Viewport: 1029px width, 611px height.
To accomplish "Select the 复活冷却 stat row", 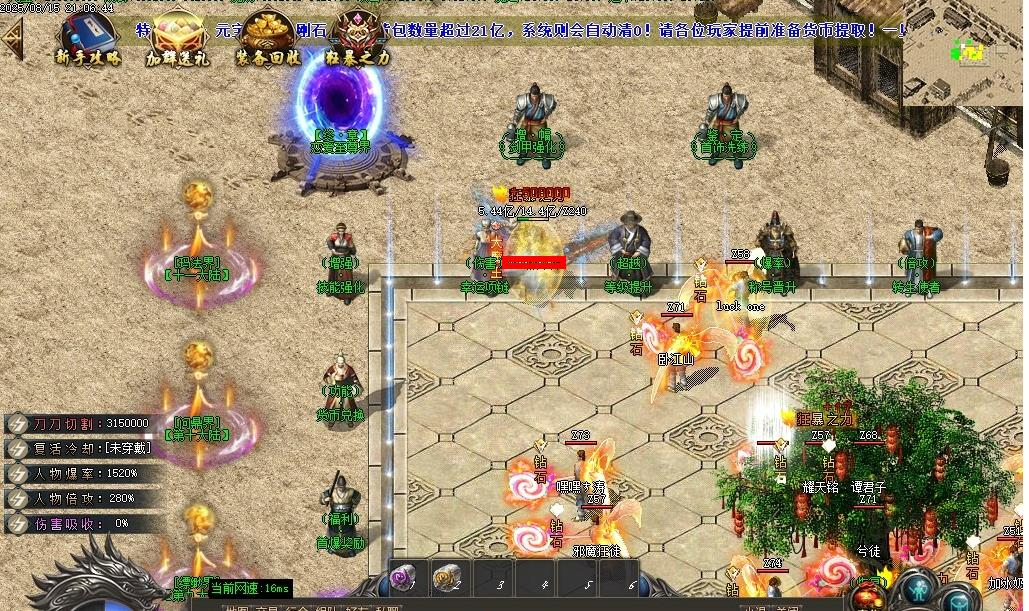I will click(x=80, y=448).
